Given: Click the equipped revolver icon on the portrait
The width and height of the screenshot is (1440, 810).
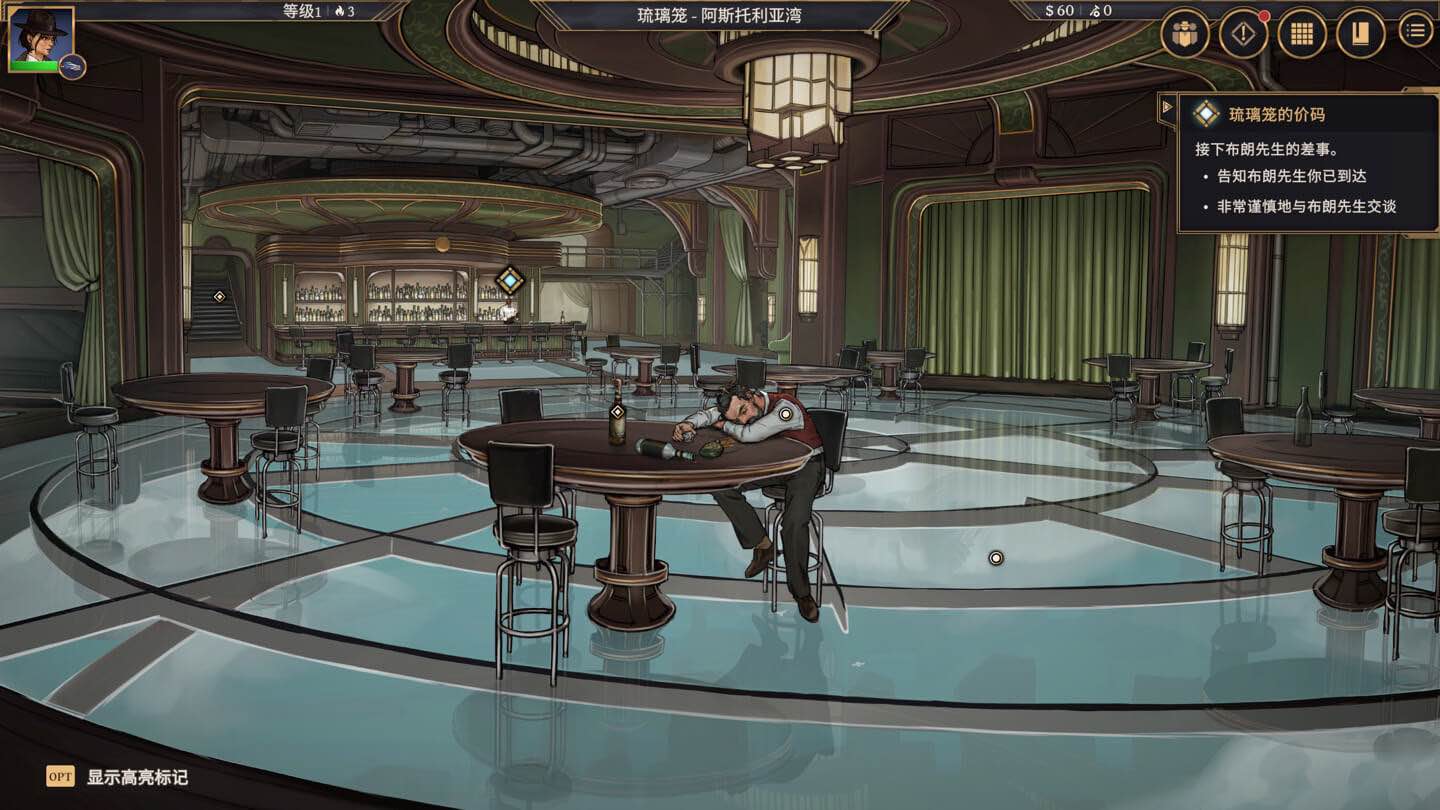Looking at the screenshot, I should point(70,66).
